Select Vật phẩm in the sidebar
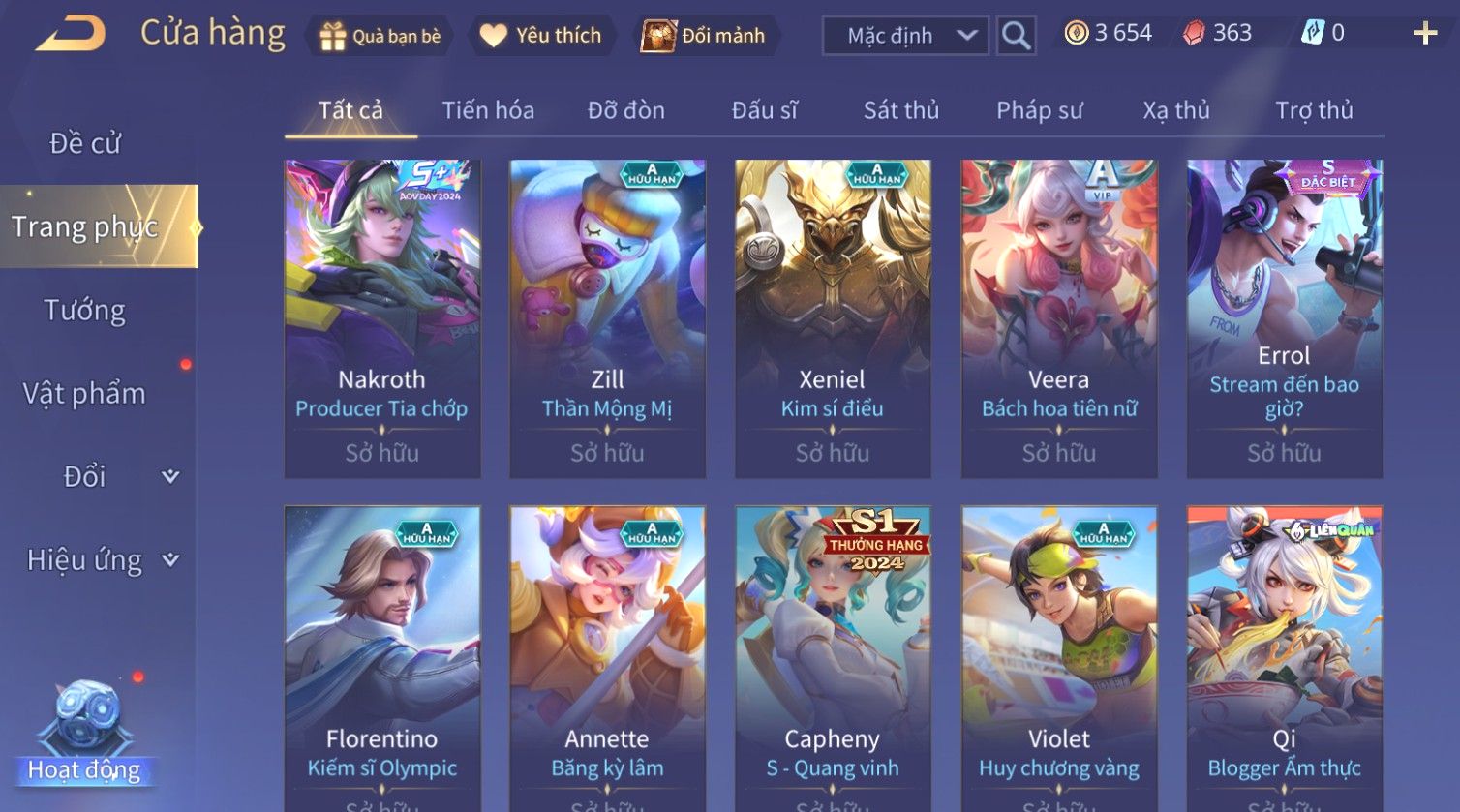This screenshot has width=1460, height=812. pos(85,394)
